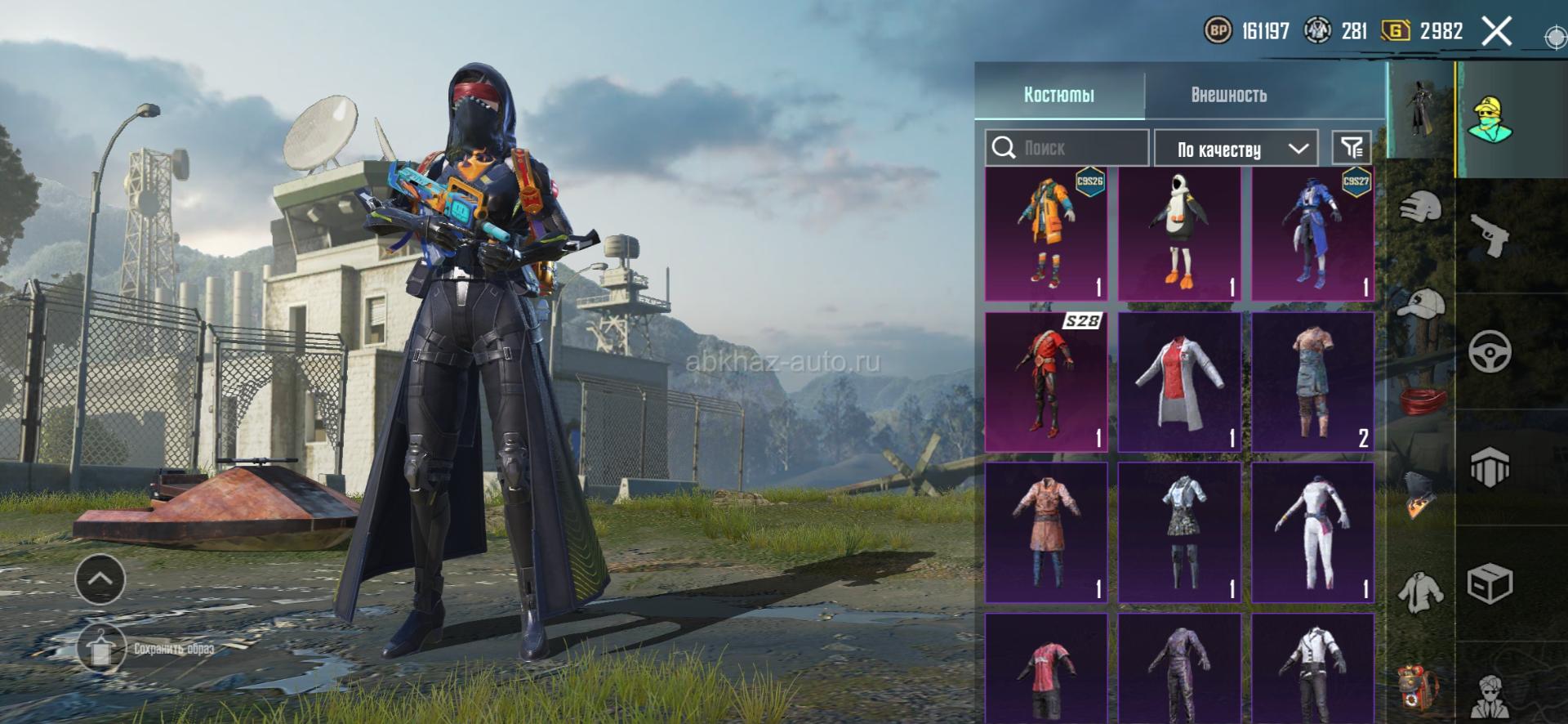Select the white lab coat costume

(x=1179, y=382)
